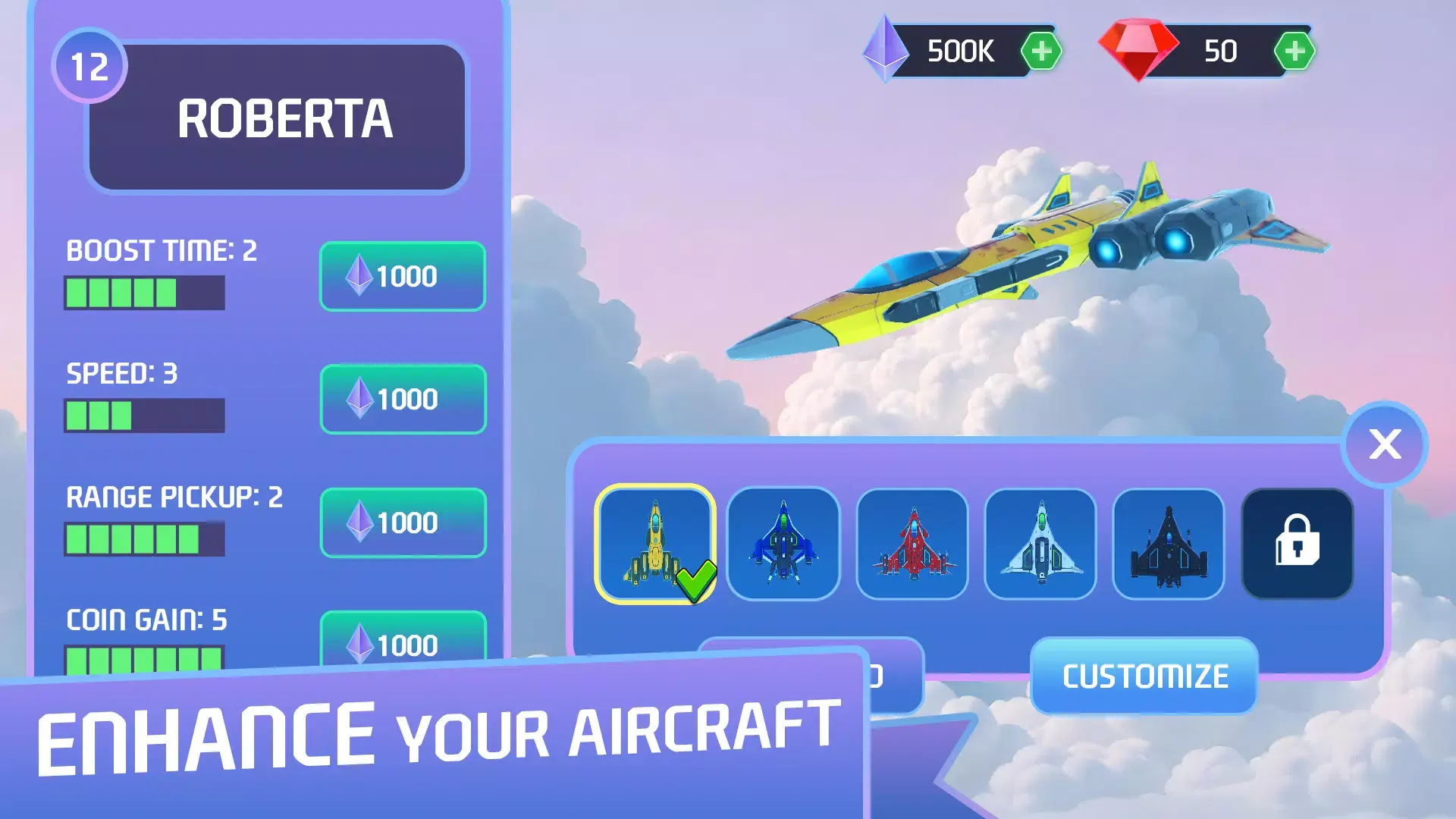Click the Speed progress bar
Viewport: 1456px width, 819px height.
pos(145,416)
